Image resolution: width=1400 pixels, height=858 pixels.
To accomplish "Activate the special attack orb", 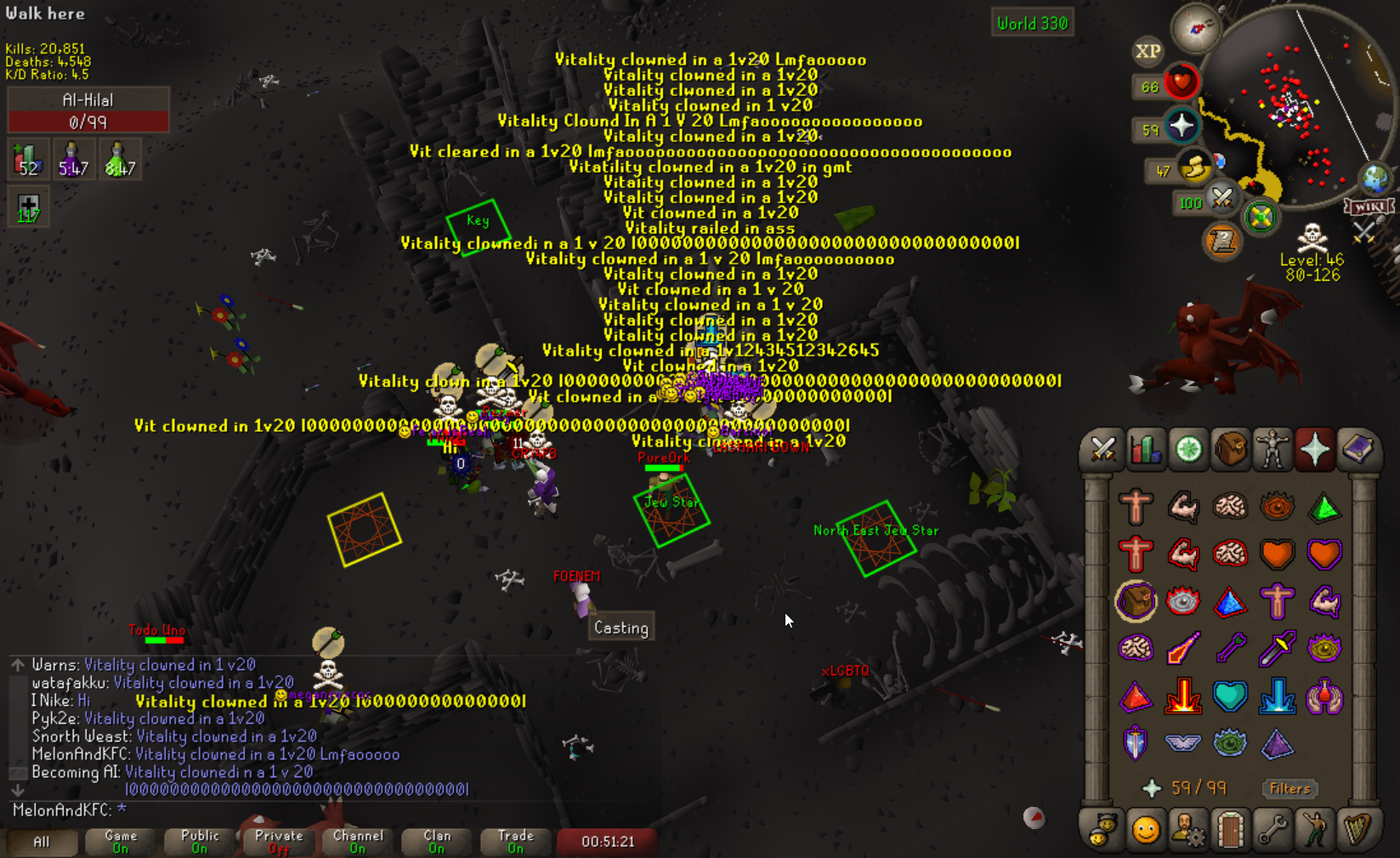I will point(1261,216).
